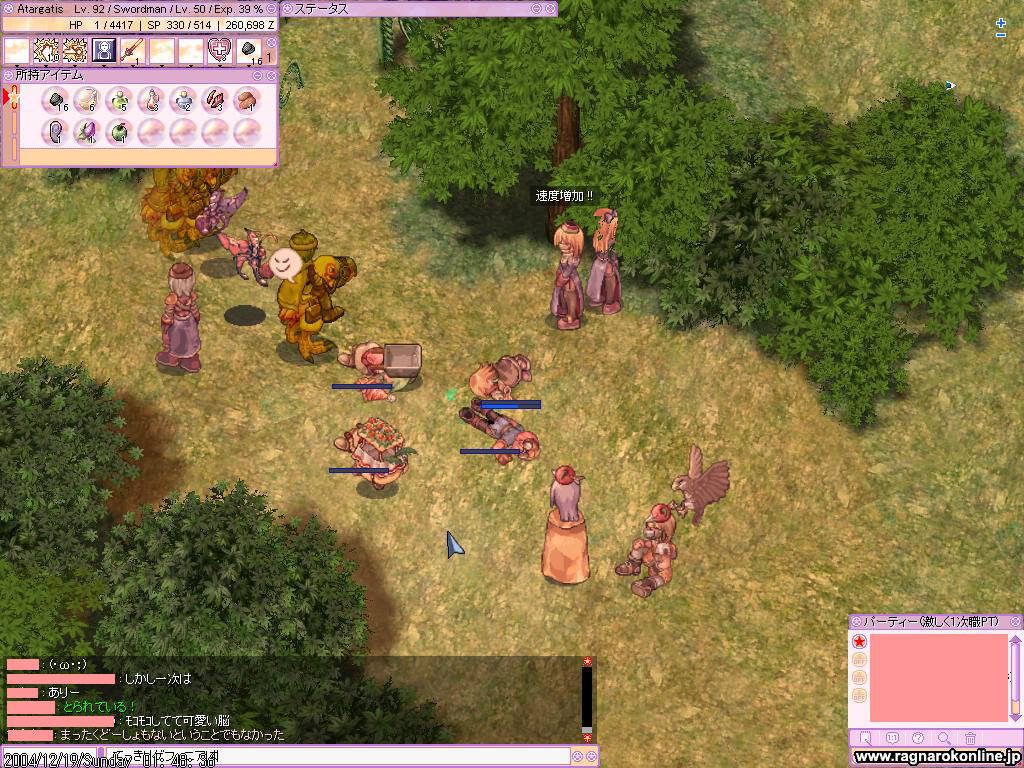The width and height of the screenshot is (1024, 768).
Task: Close the party window
Action: pyautogui.click(x=1015, y=621)
